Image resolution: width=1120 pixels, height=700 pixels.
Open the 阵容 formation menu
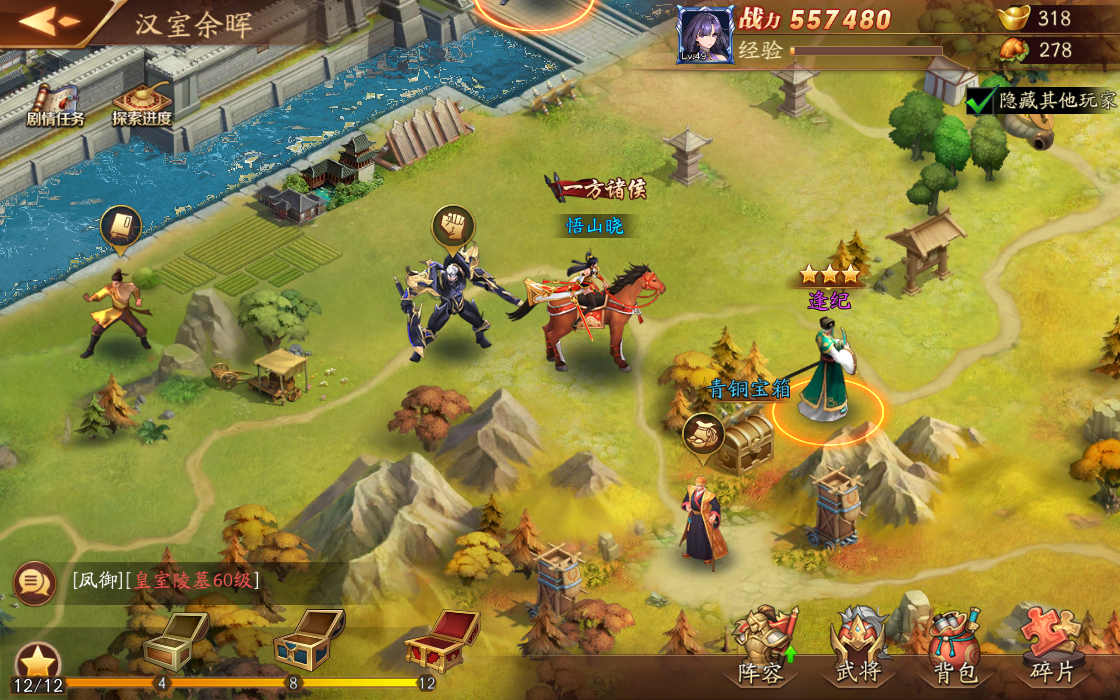pyautogui.click(x=763, y=645)
